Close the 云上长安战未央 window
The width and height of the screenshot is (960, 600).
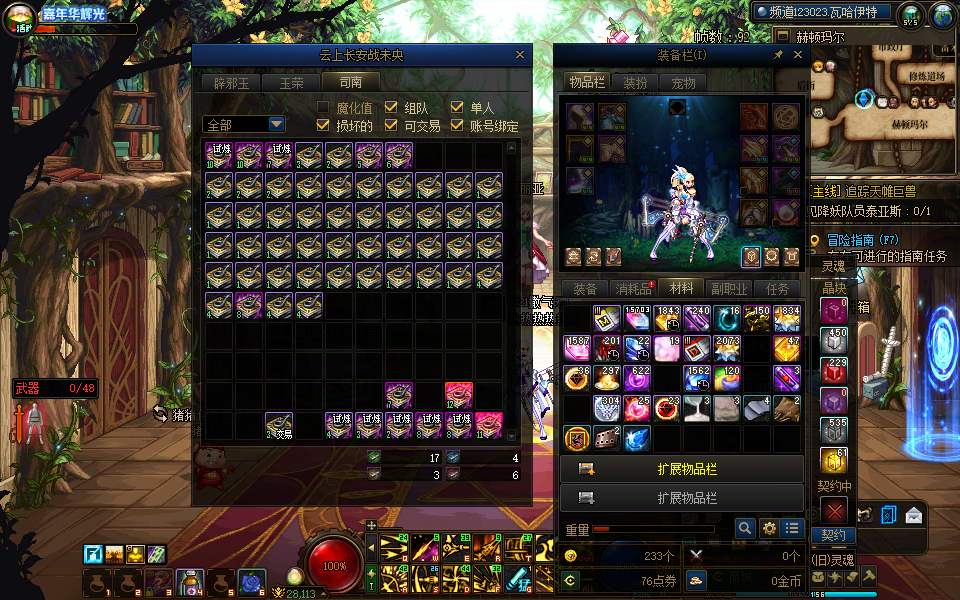pyautogui.click(x=520, y=55)
